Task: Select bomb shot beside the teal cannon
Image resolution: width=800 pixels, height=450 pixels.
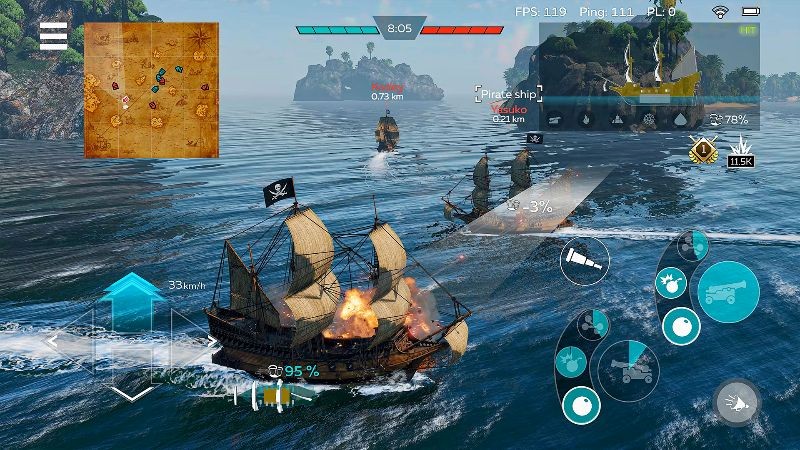Action: point(670,284)
